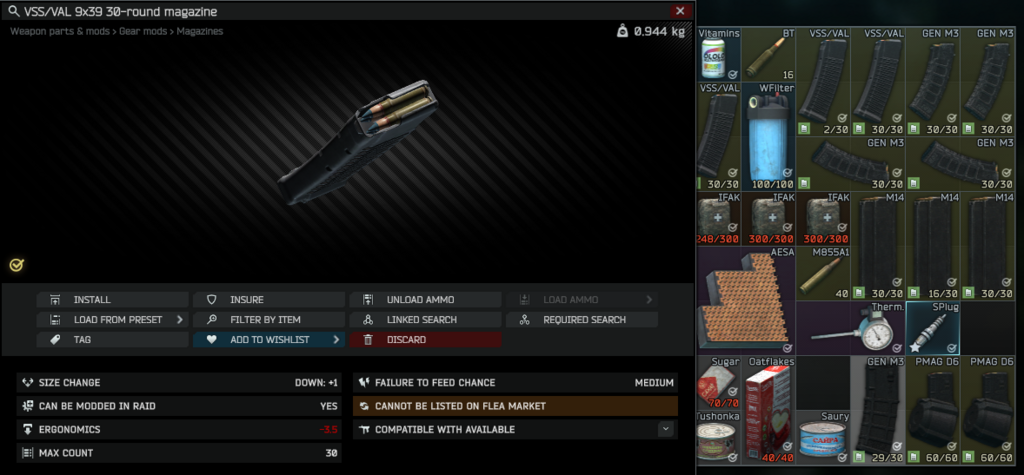This screenshot has width=1024, height=475.
Task: Tag the magazine
Action: click(x=112, y=340)
